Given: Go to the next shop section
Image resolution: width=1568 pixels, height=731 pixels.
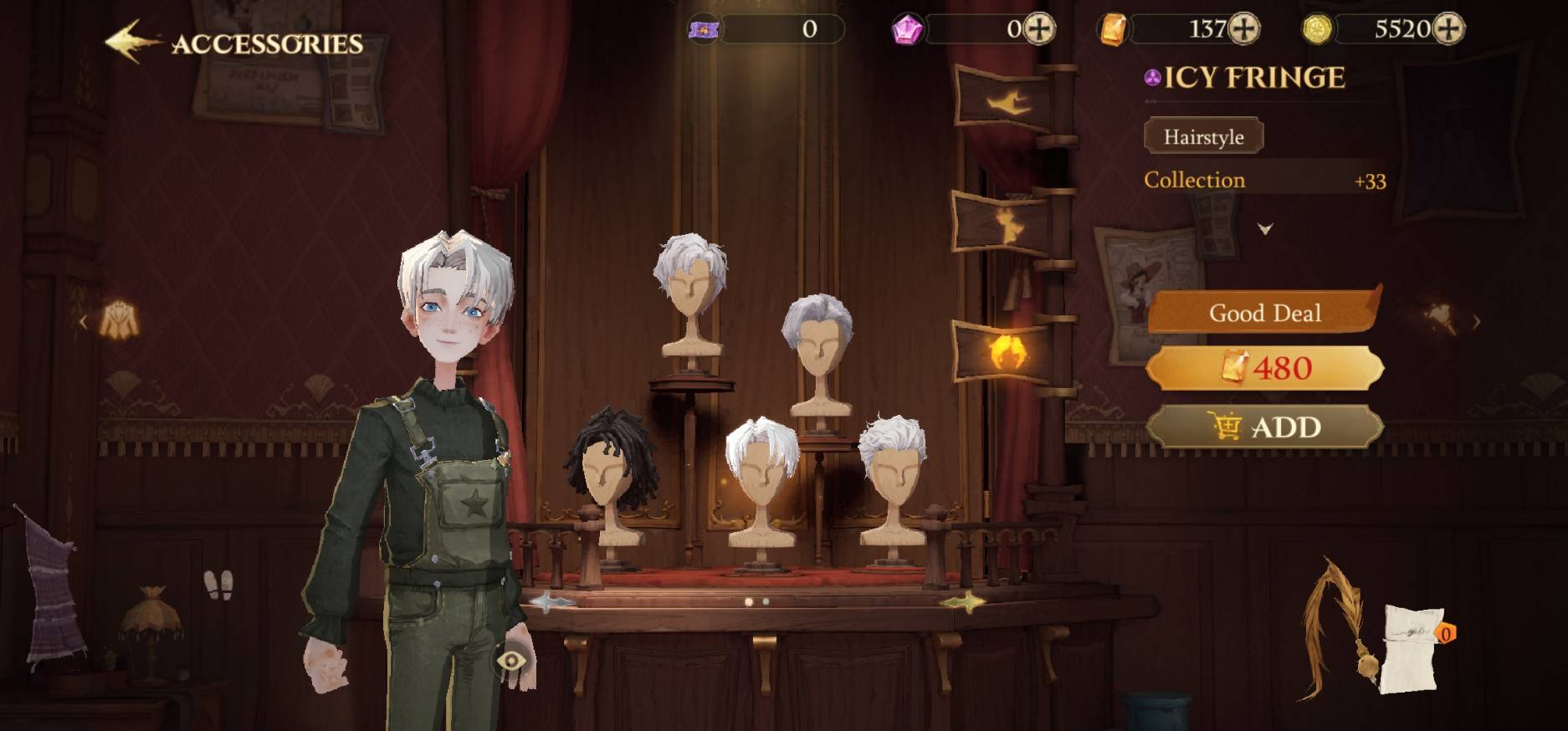Looking at the screenshot, I should pyautogui.click(x=1477, y=321).
